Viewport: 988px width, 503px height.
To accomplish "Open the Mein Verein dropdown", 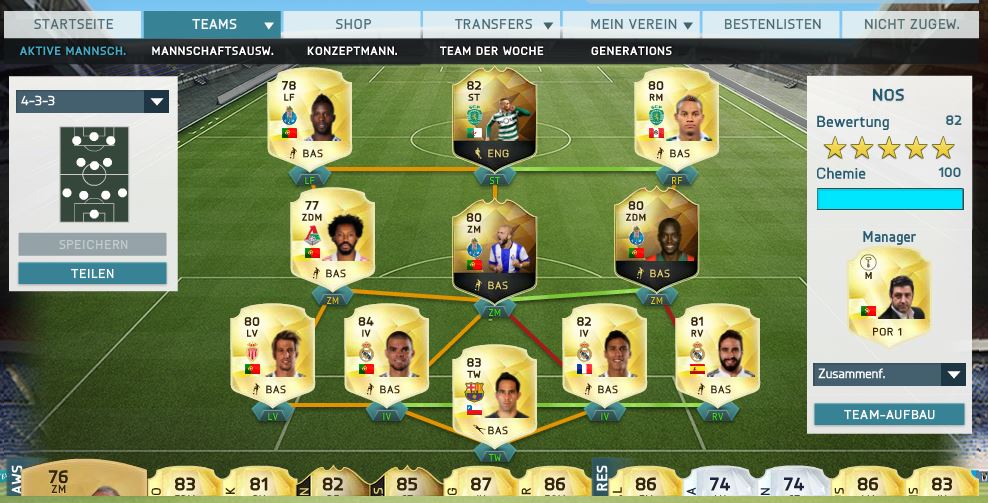I will coord(632,24).
